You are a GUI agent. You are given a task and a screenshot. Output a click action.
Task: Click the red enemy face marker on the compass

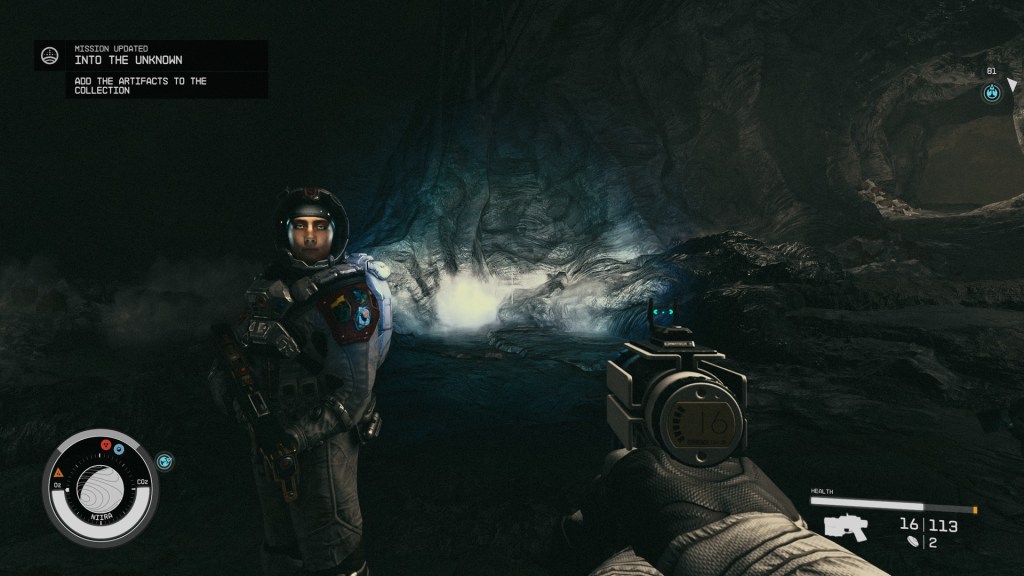point(105,444)
